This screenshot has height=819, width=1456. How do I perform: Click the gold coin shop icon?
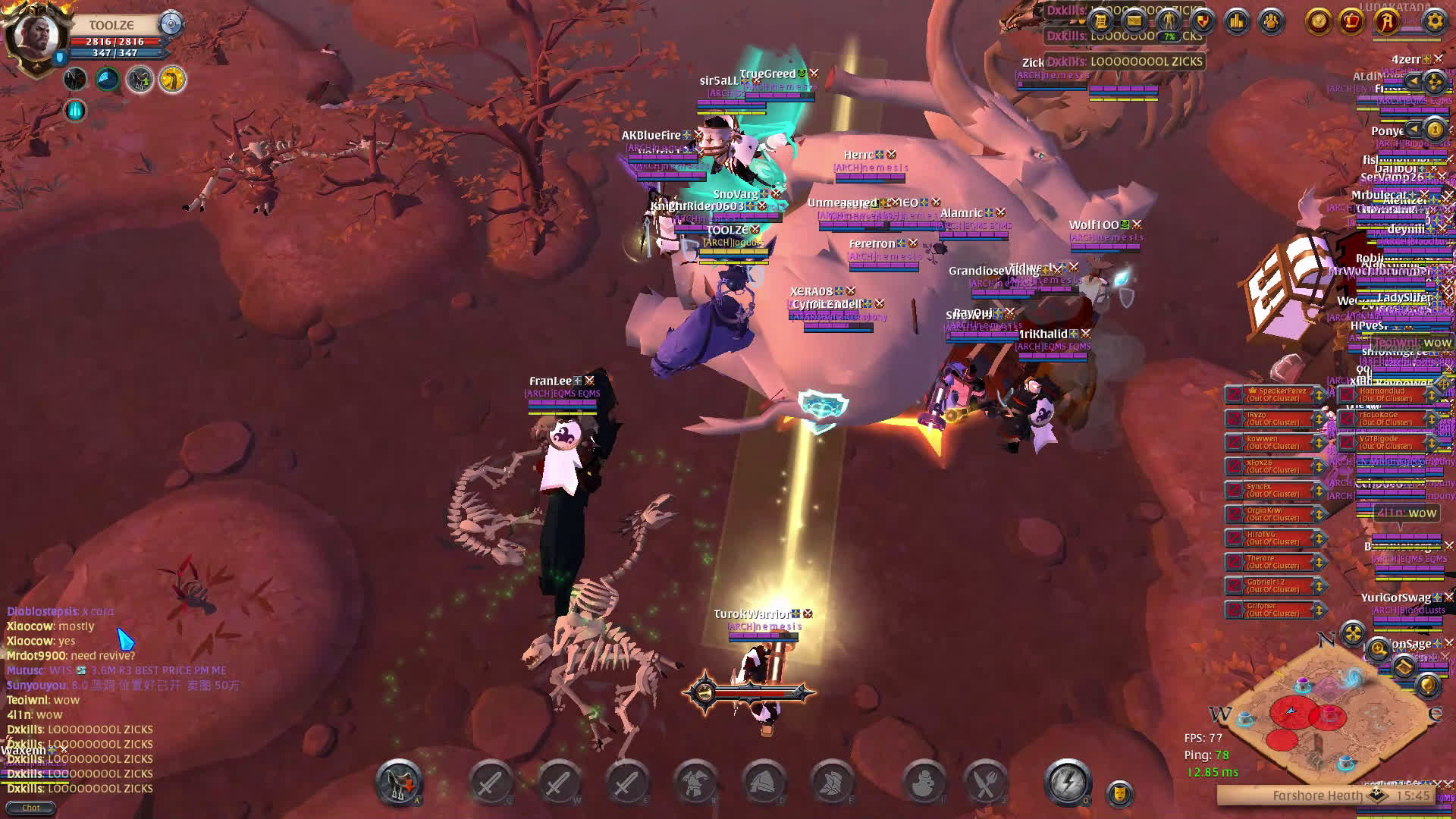tap(1319, 21)
